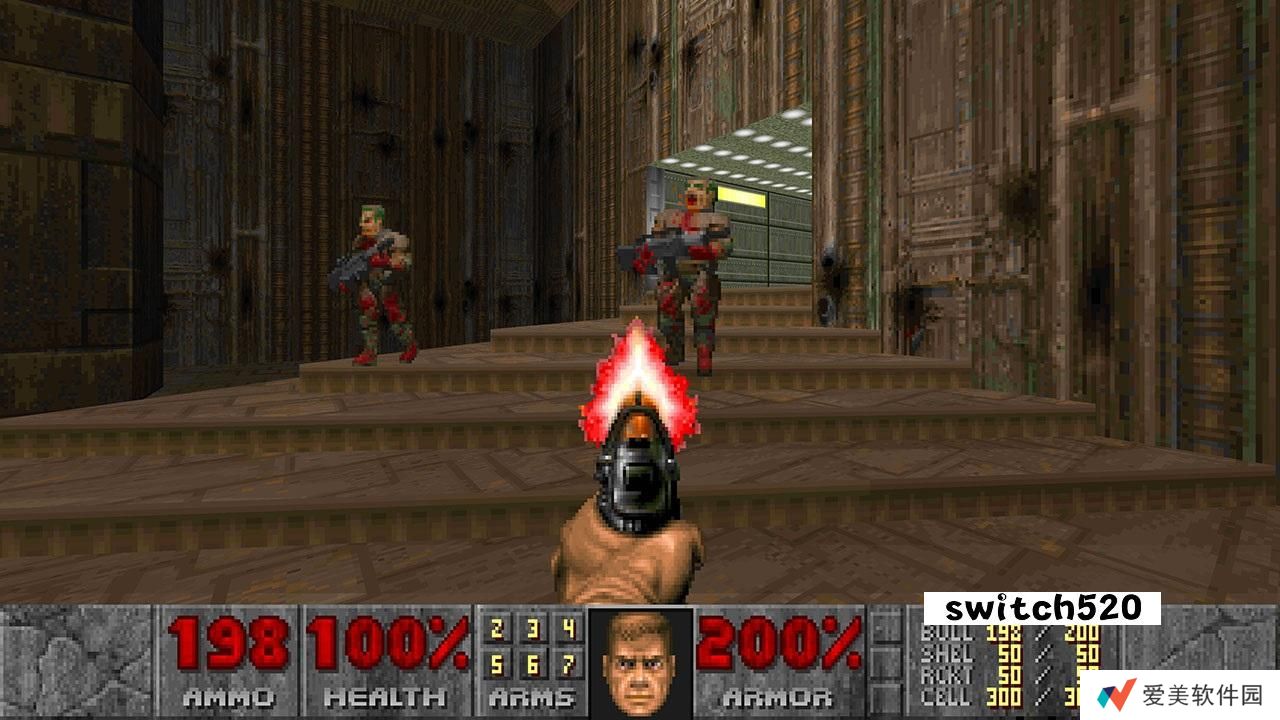Select weapon slot 5 in the ARMS panel
1280x720 pixels.
tap(495, 665)
